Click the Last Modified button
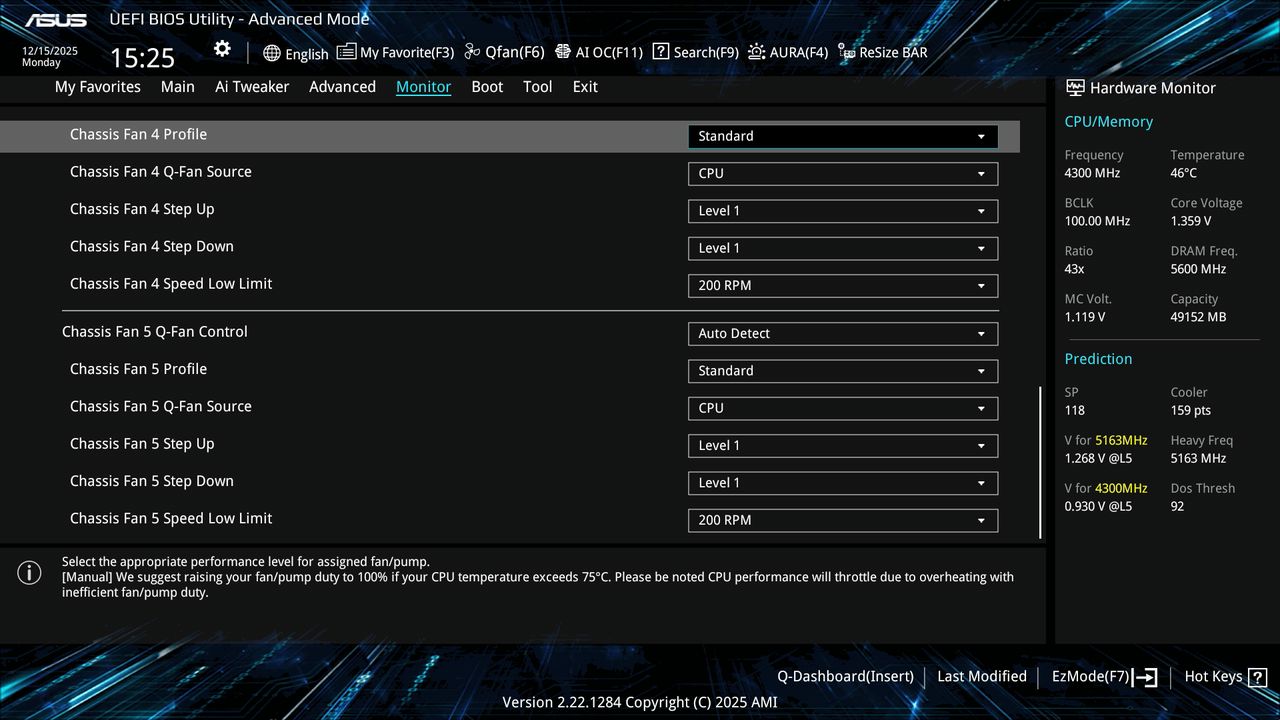This screenshot has height=720, width=1280. (x=981, y=676)
